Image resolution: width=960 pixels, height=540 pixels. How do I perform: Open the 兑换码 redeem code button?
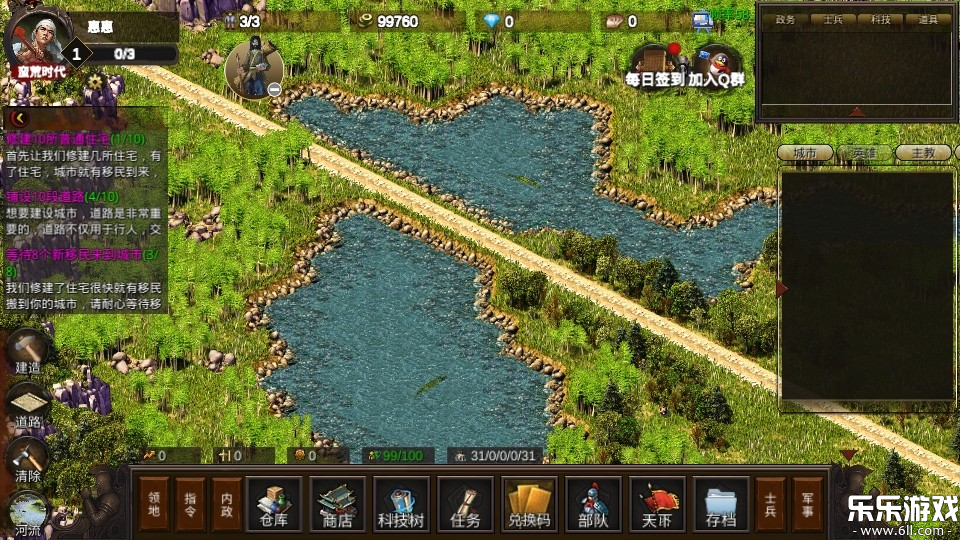pyautogui.click(x=530, y=504)
